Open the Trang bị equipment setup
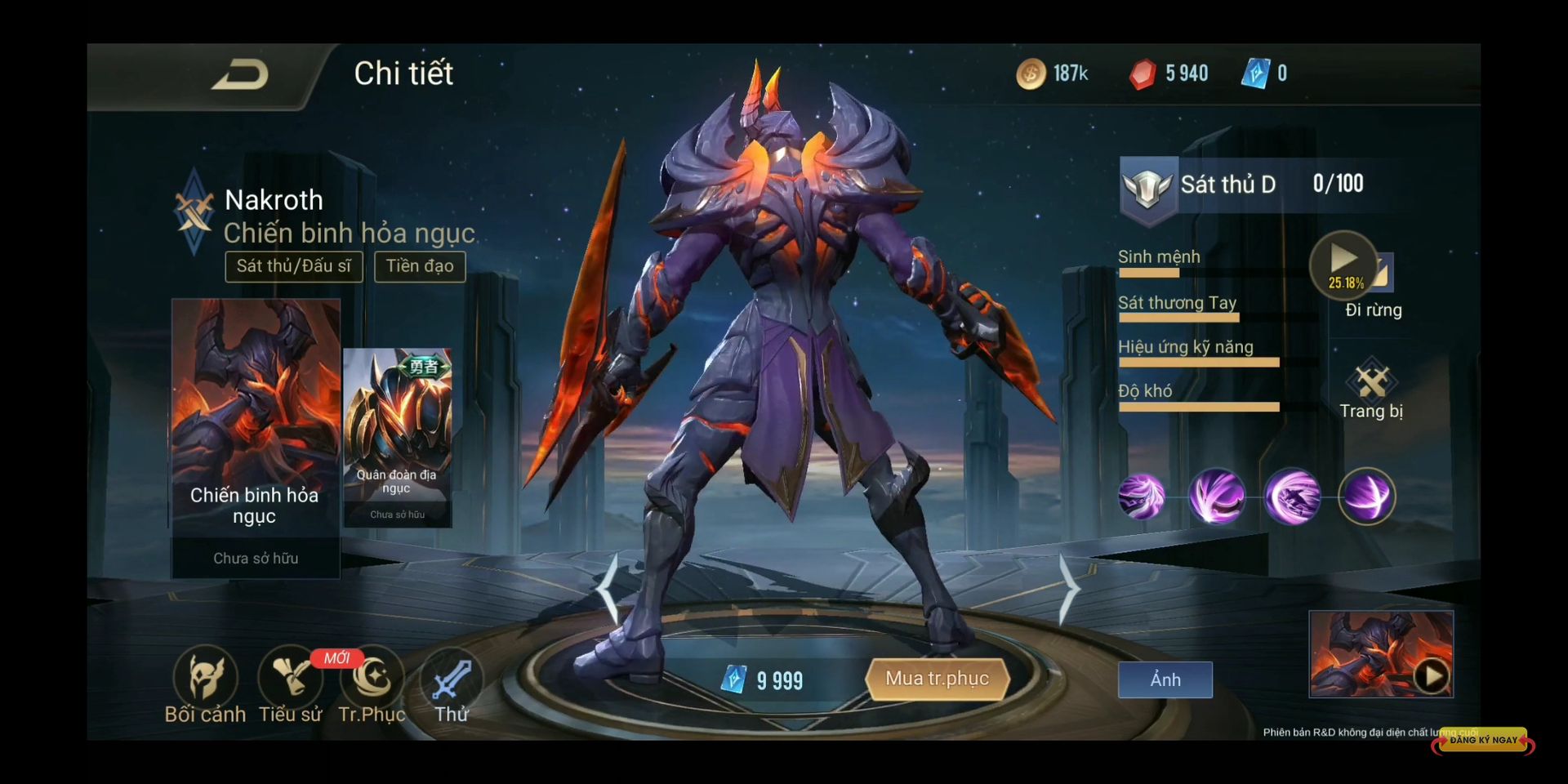1568x784 pixels. tap(1371, 390)
